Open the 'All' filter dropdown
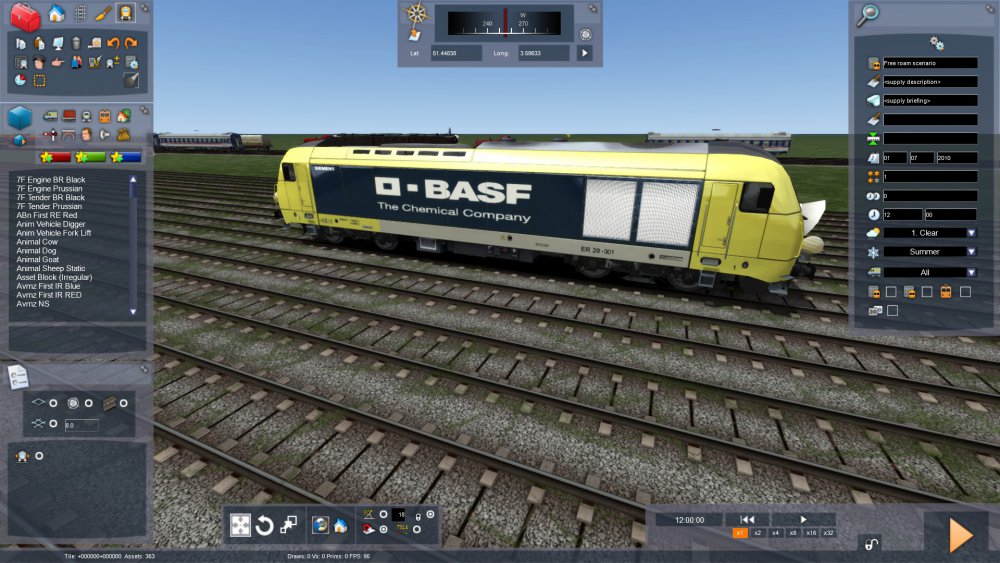Image resolution: width=1000 pixels, height=563 pixels. pos(929,271)
